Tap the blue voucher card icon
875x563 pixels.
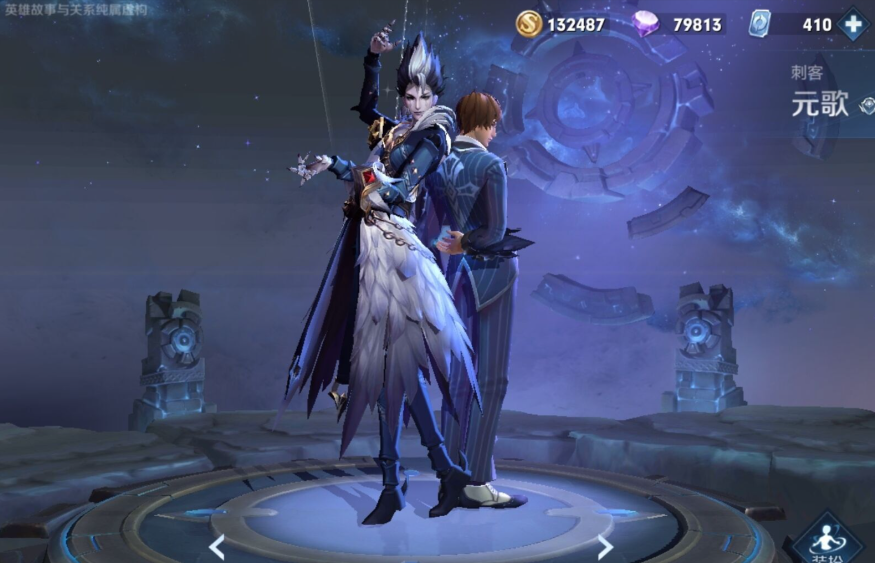760,24
